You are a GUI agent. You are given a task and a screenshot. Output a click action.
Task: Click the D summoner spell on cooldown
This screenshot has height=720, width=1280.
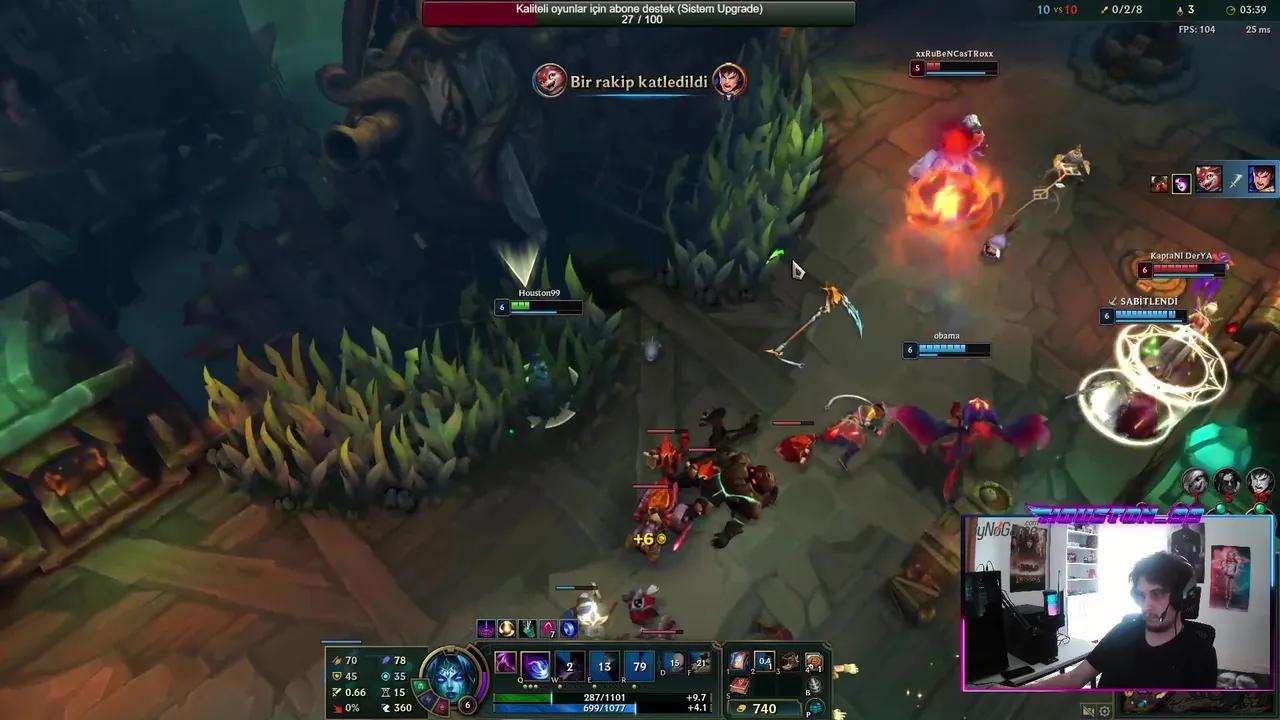point(674,663)
